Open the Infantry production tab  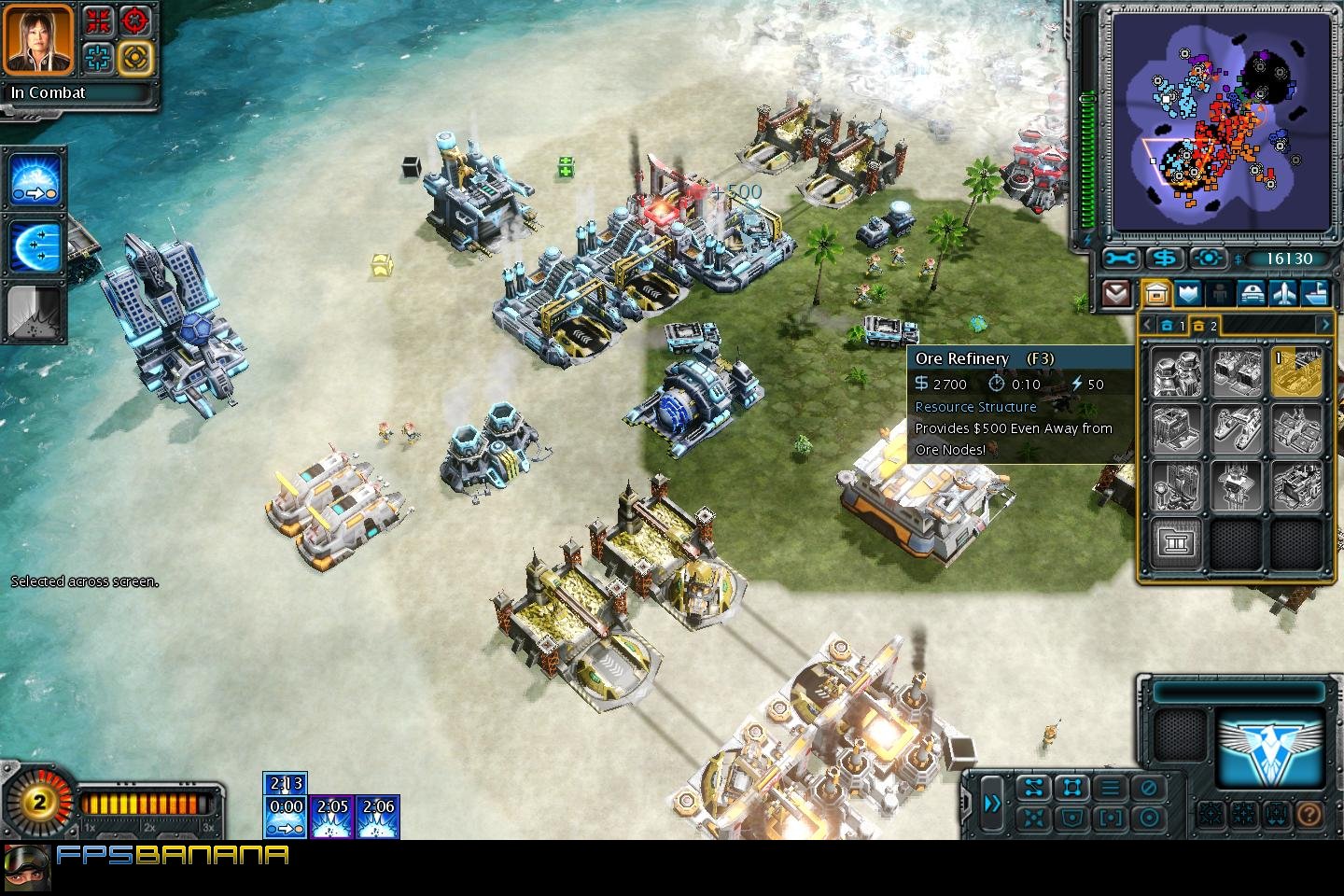(1218, 292)
